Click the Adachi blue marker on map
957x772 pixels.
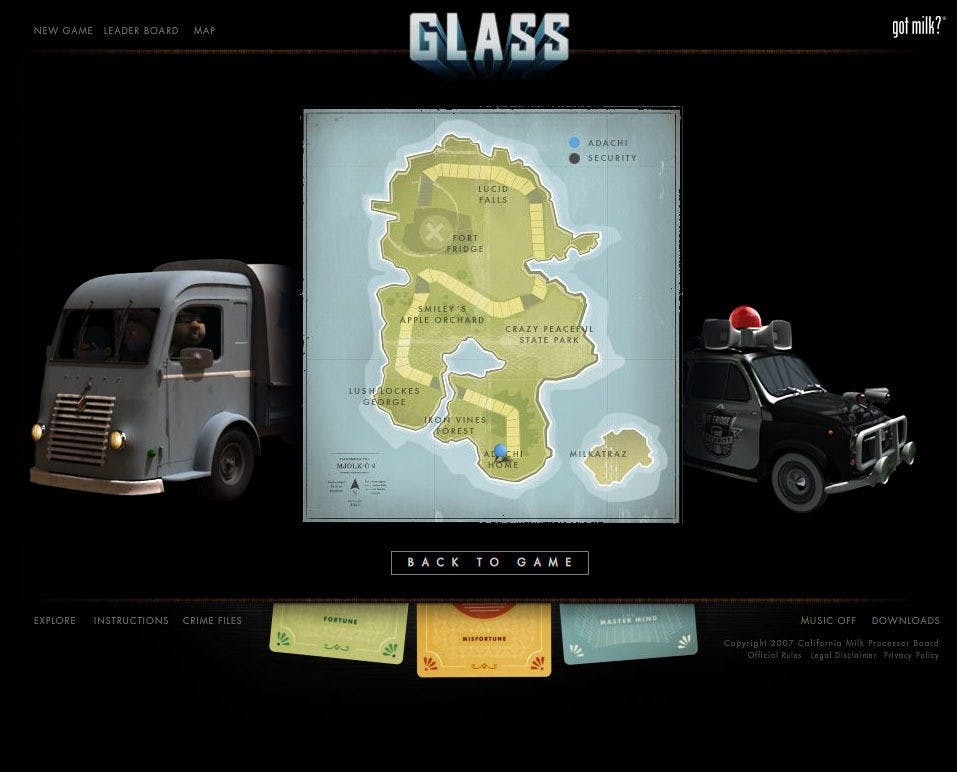[501, 451]
